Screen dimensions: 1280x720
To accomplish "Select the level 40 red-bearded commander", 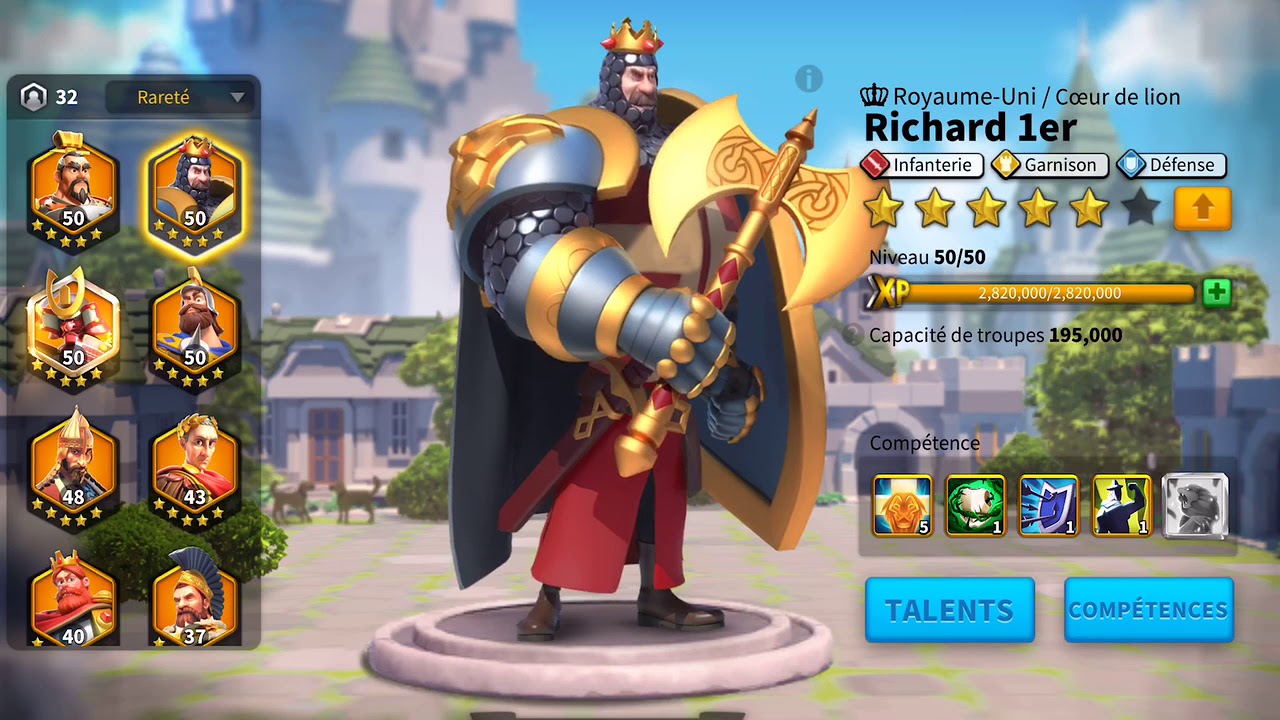I will tap(72, 595).
